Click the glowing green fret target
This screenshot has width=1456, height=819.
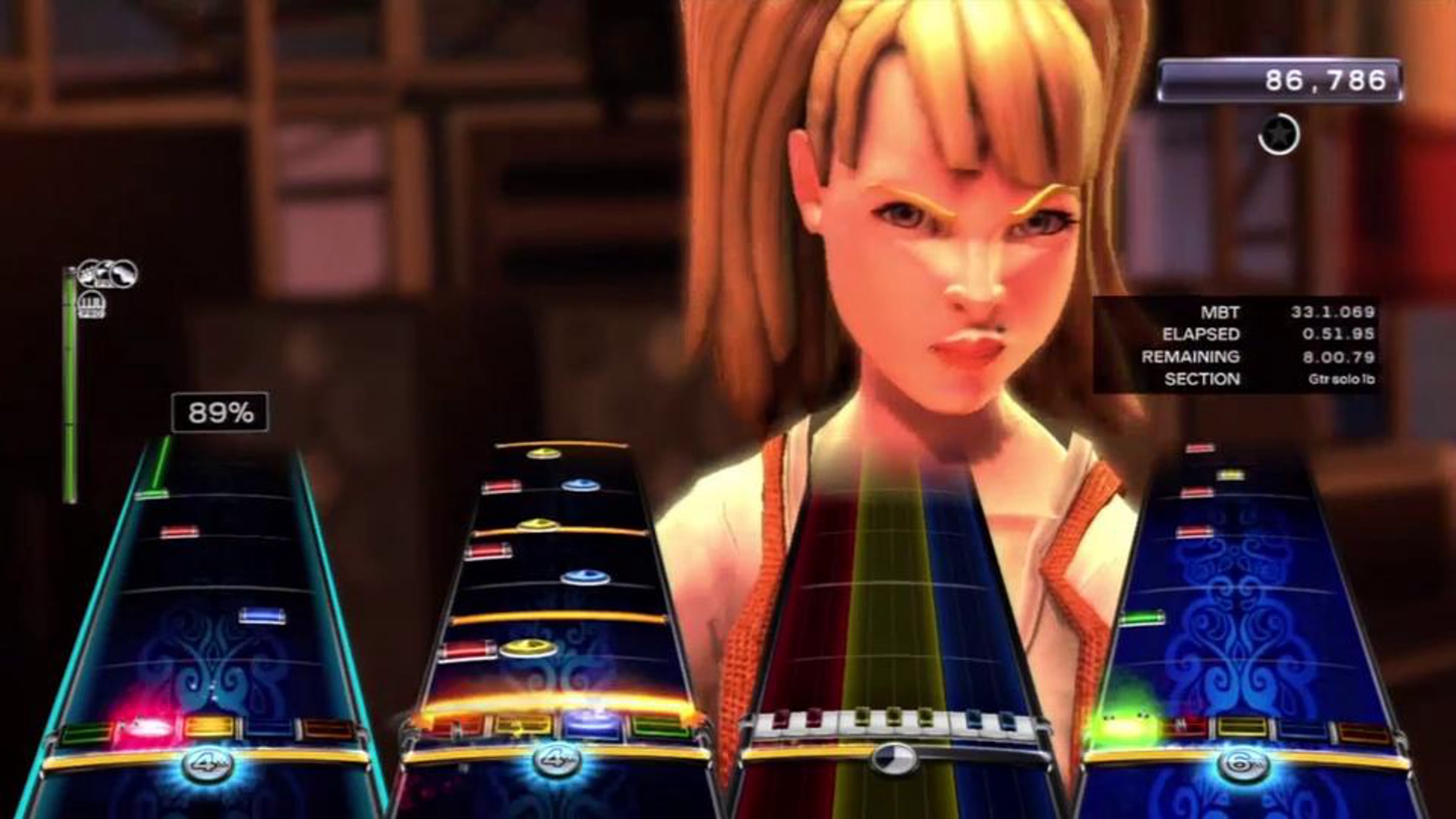[1121, 726]
